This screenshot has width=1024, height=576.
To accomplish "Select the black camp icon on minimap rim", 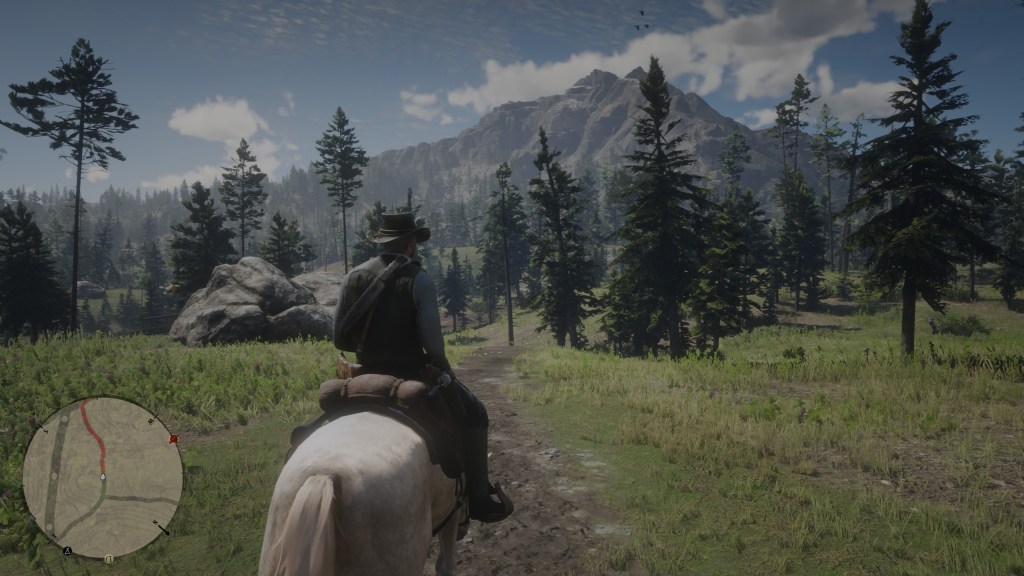I will [68, 550].
